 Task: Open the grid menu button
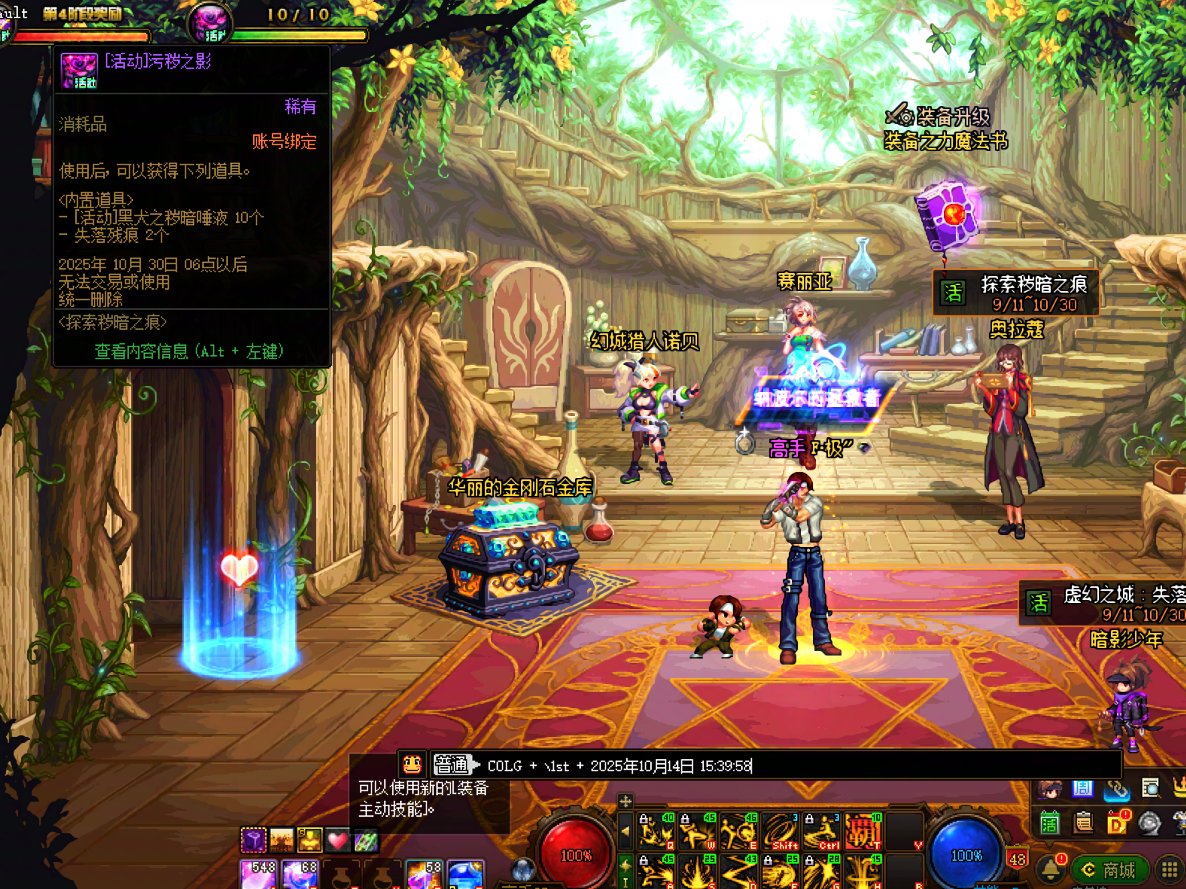point(1169,869)
